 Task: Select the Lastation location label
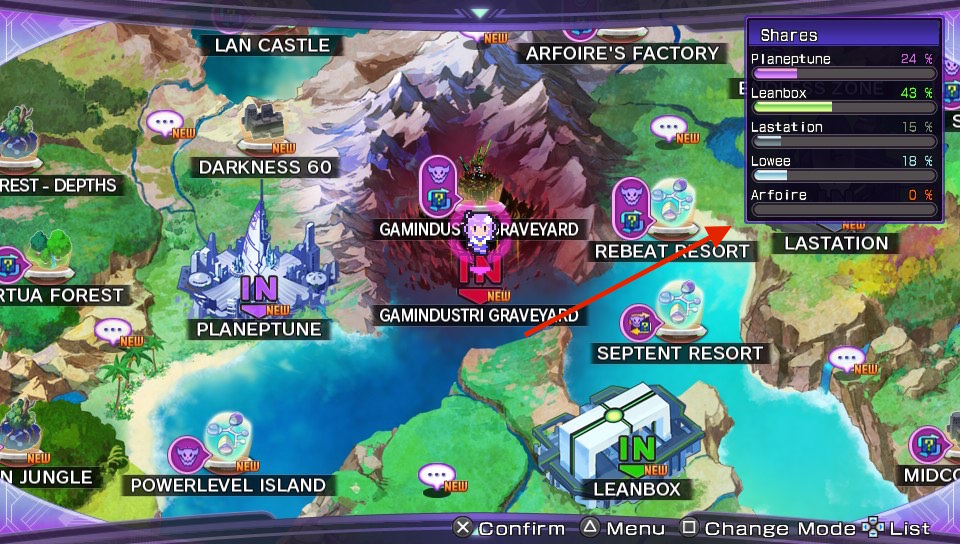(x=836, y=243)
